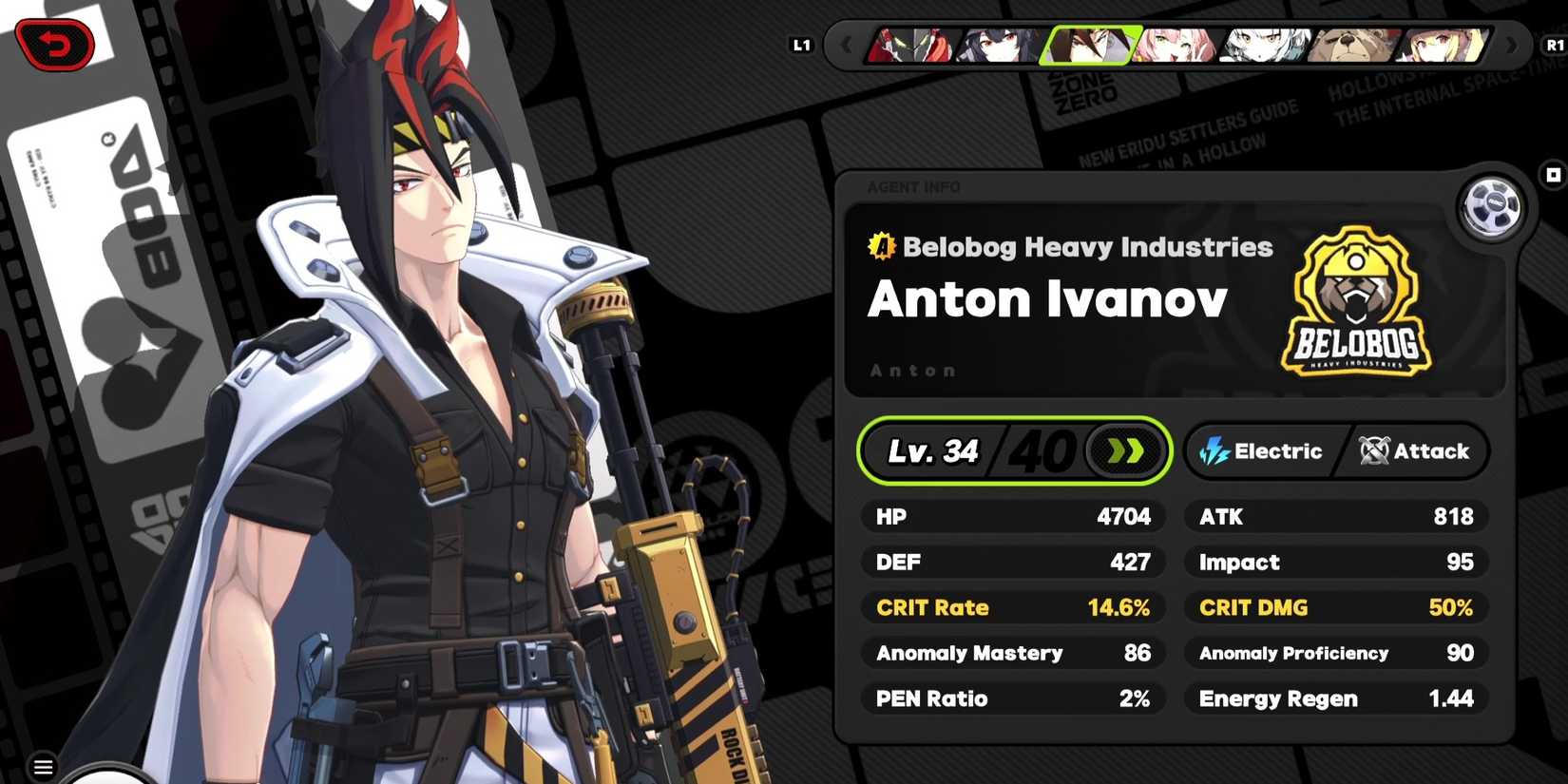Click the small square screenshot icon

tap(1552, 175)
